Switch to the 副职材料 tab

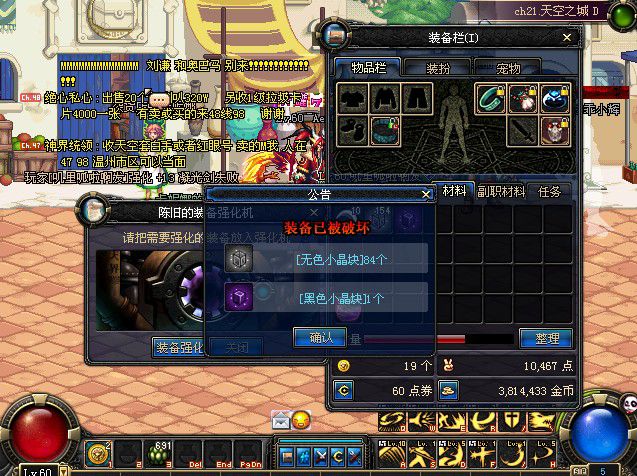click(x=500, y=191)
